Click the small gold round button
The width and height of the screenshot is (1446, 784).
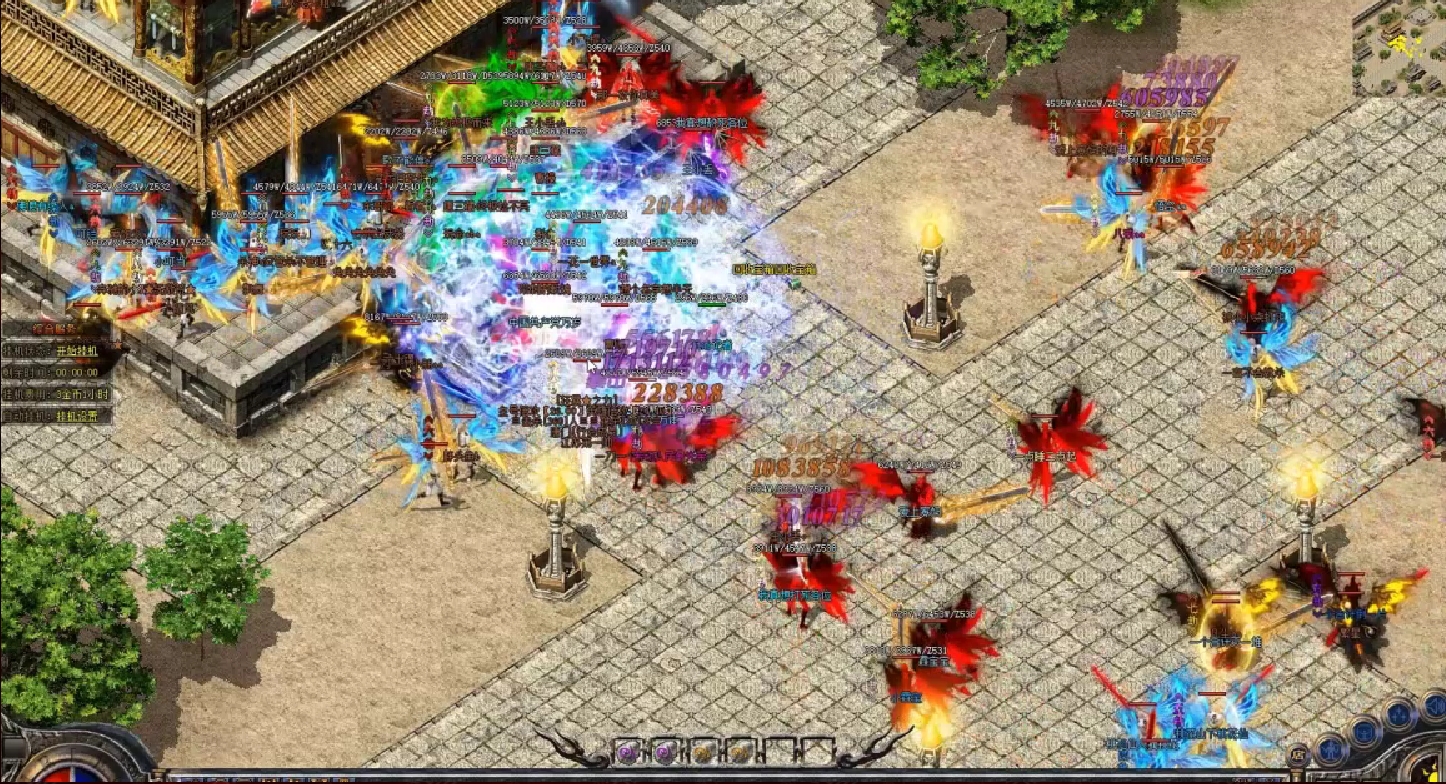(1298, 755)
